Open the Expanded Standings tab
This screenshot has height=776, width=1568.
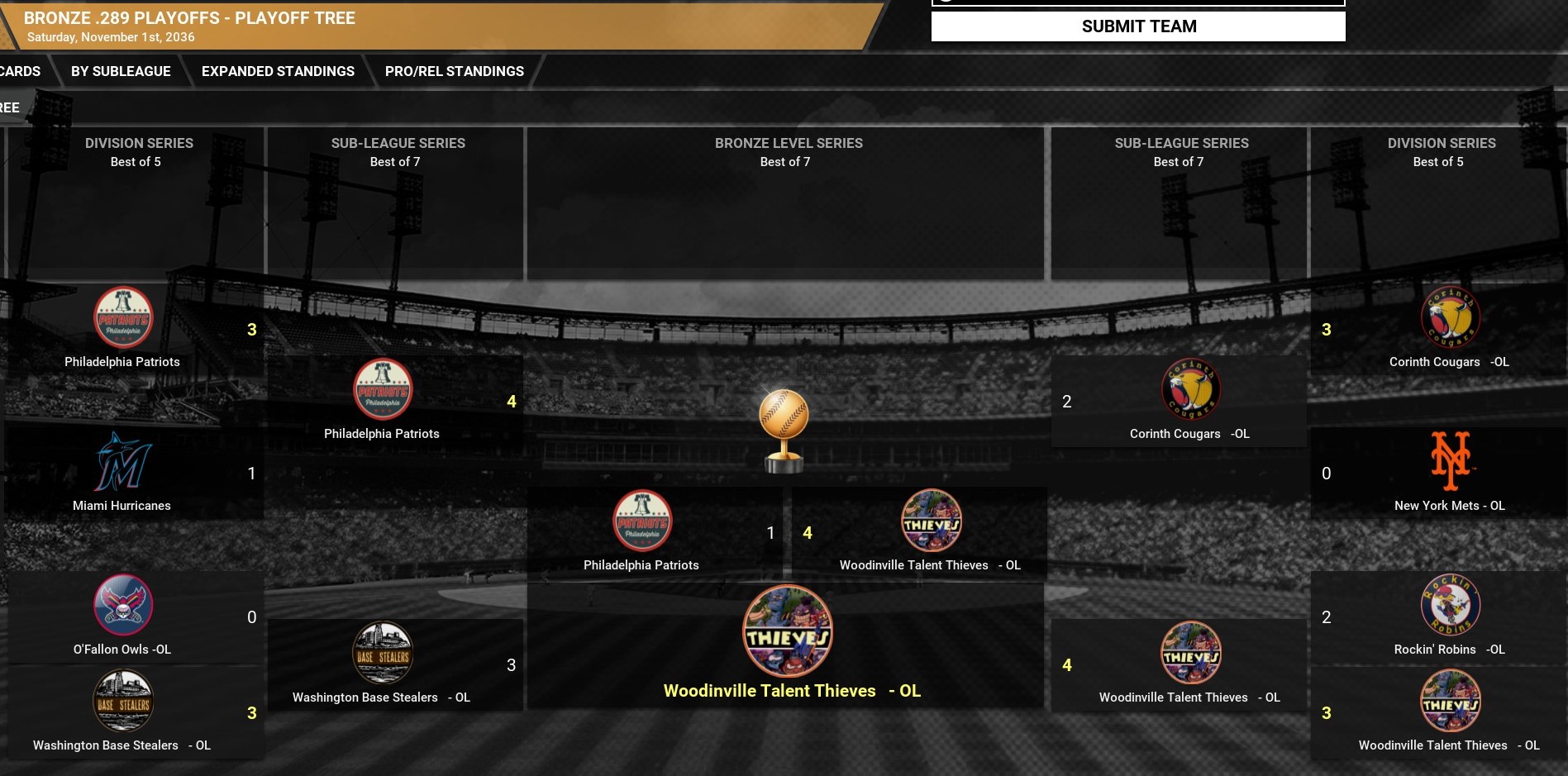278,71
